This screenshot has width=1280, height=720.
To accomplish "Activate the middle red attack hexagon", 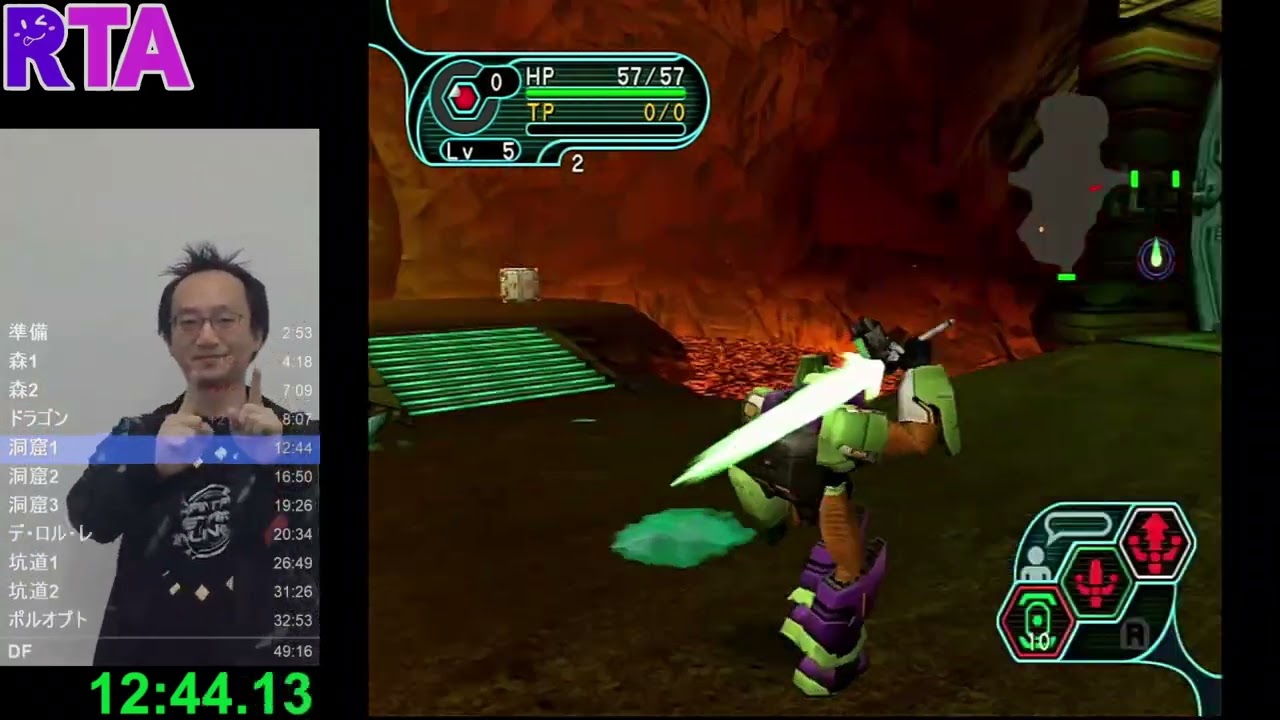I will click(1096, 579).
